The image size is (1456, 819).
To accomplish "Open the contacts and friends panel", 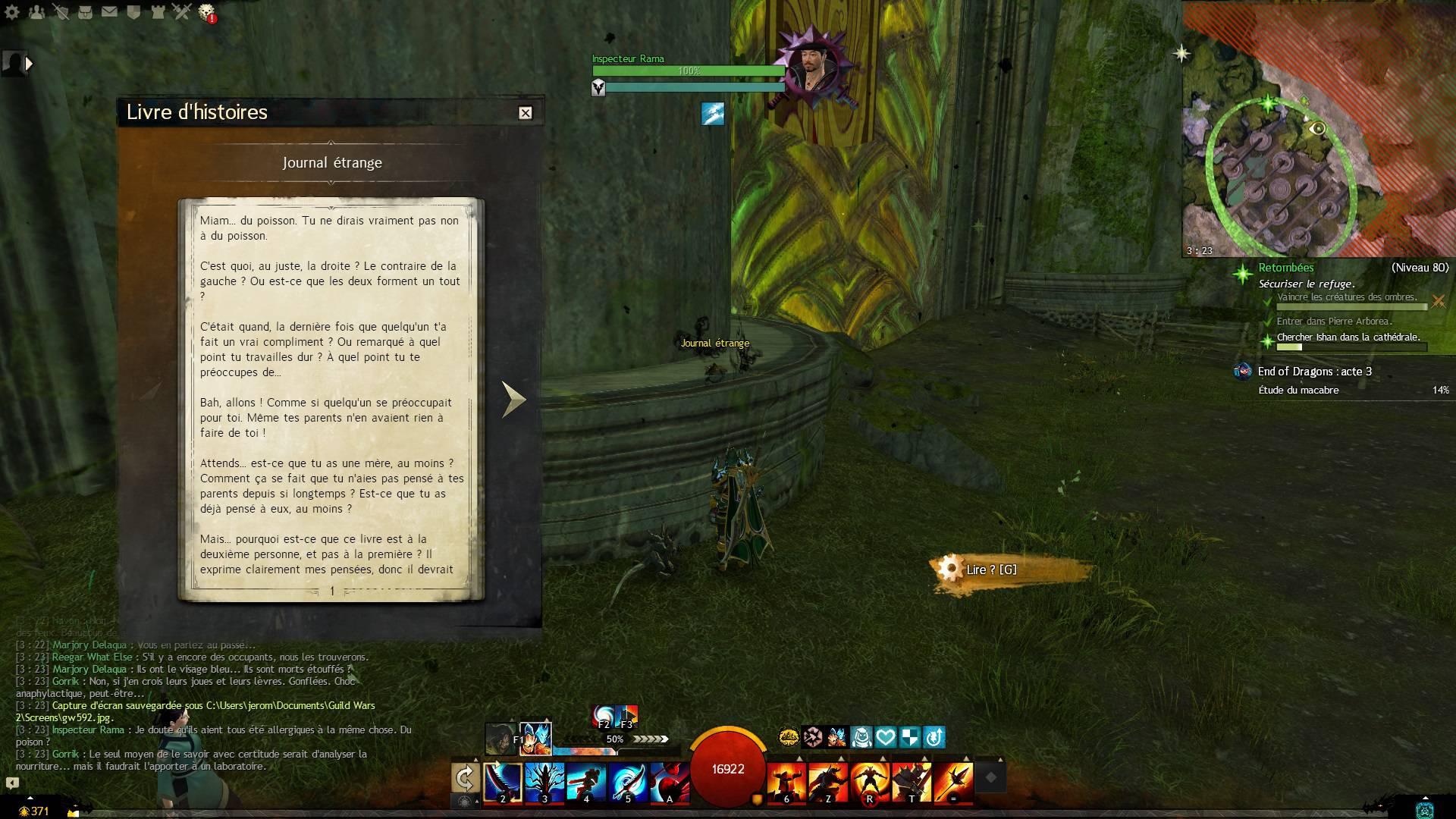I will coord(36,12).
